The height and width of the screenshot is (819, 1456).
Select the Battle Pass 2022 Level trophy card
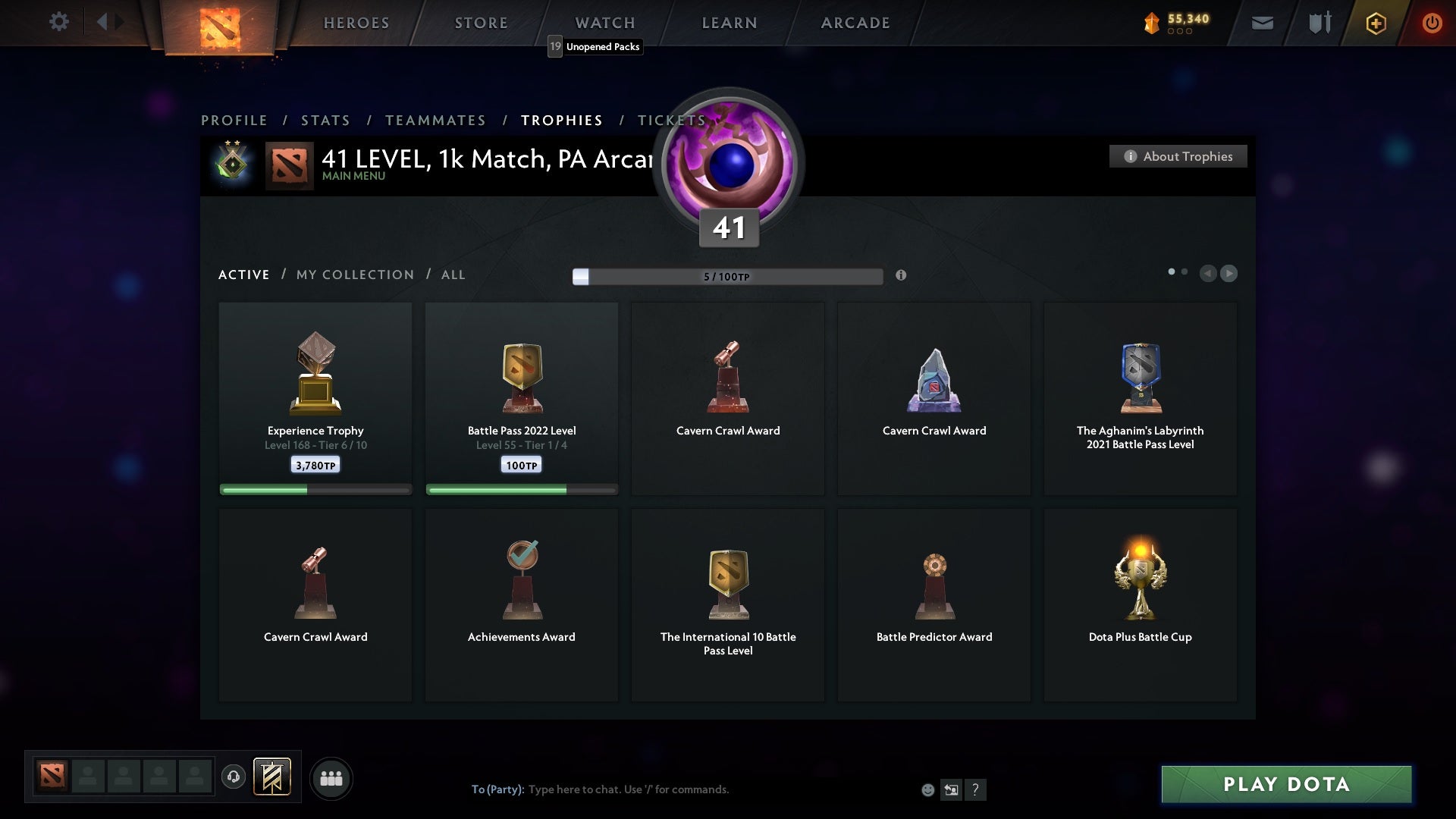tap(522, 398)
